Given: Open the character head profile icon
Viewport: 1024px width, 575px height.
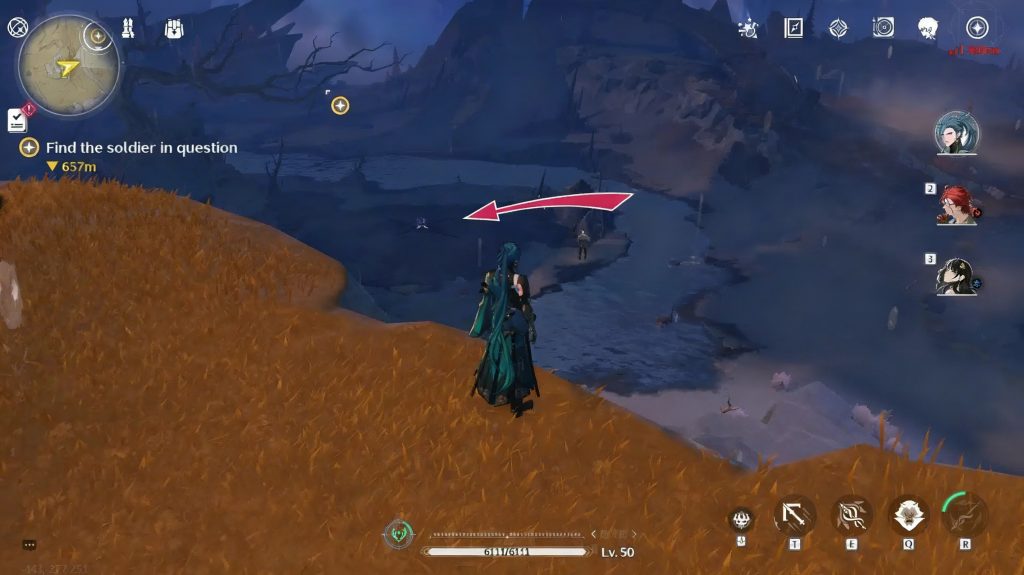Looking at the screenshot, I should click(928, 28).
